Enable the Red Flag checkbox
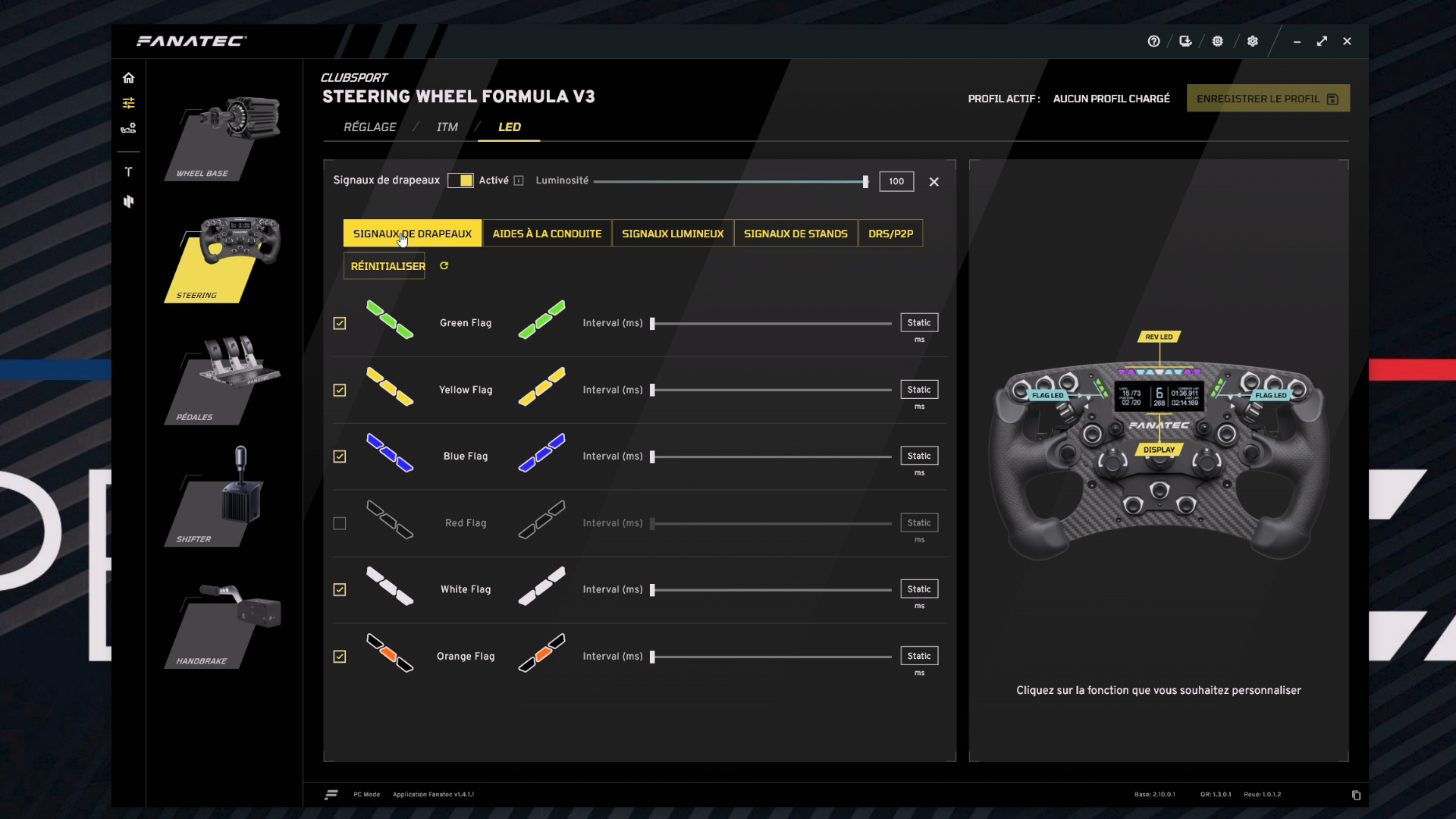This screenshot has height=819, width=1456. (x=340, y=523)
